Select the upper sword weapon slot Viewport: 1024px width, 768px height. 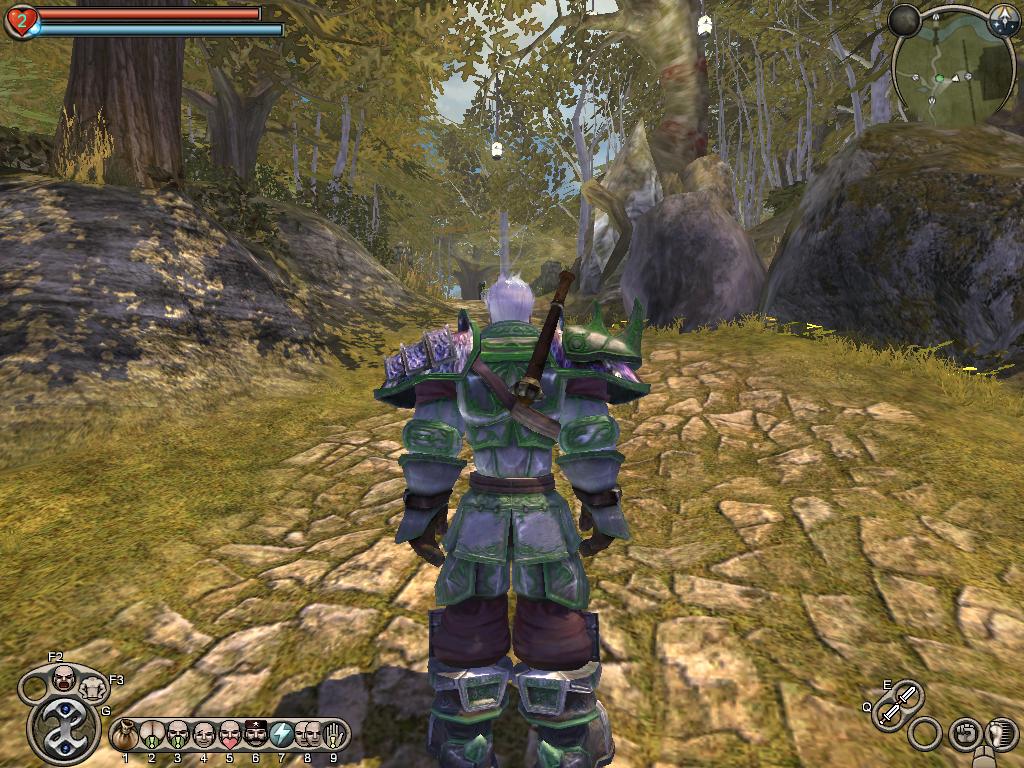tap(907, 693)
